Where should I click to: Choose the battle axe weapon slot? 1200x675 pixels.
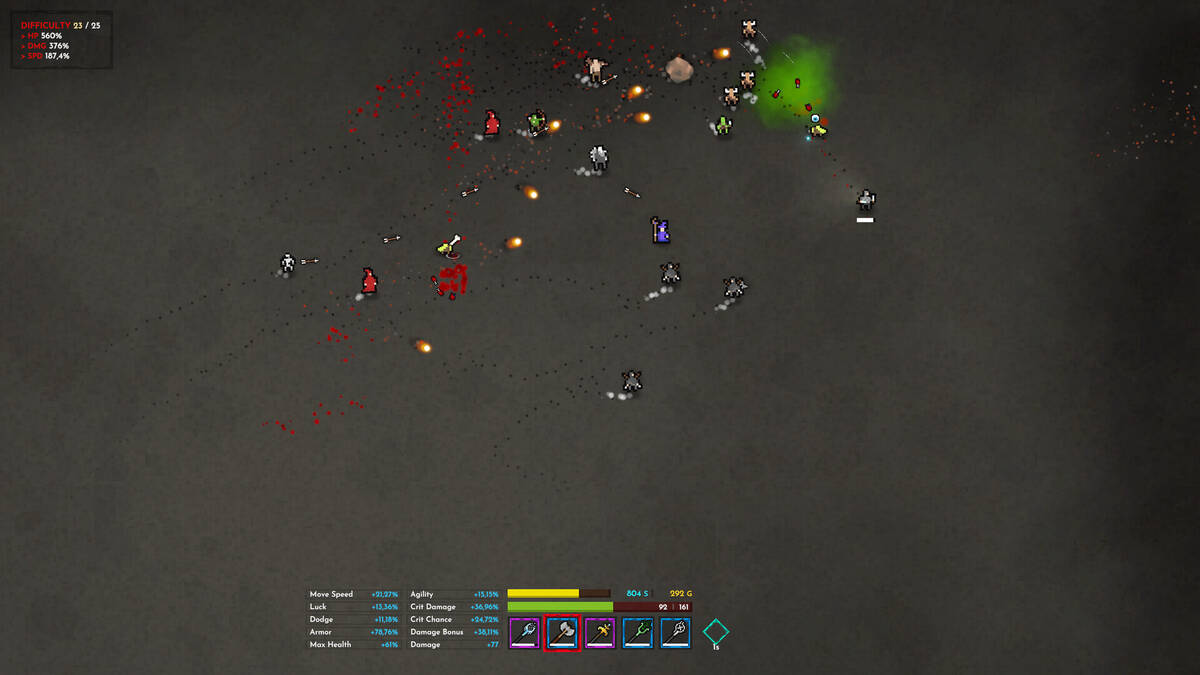[x=562, y=632]
